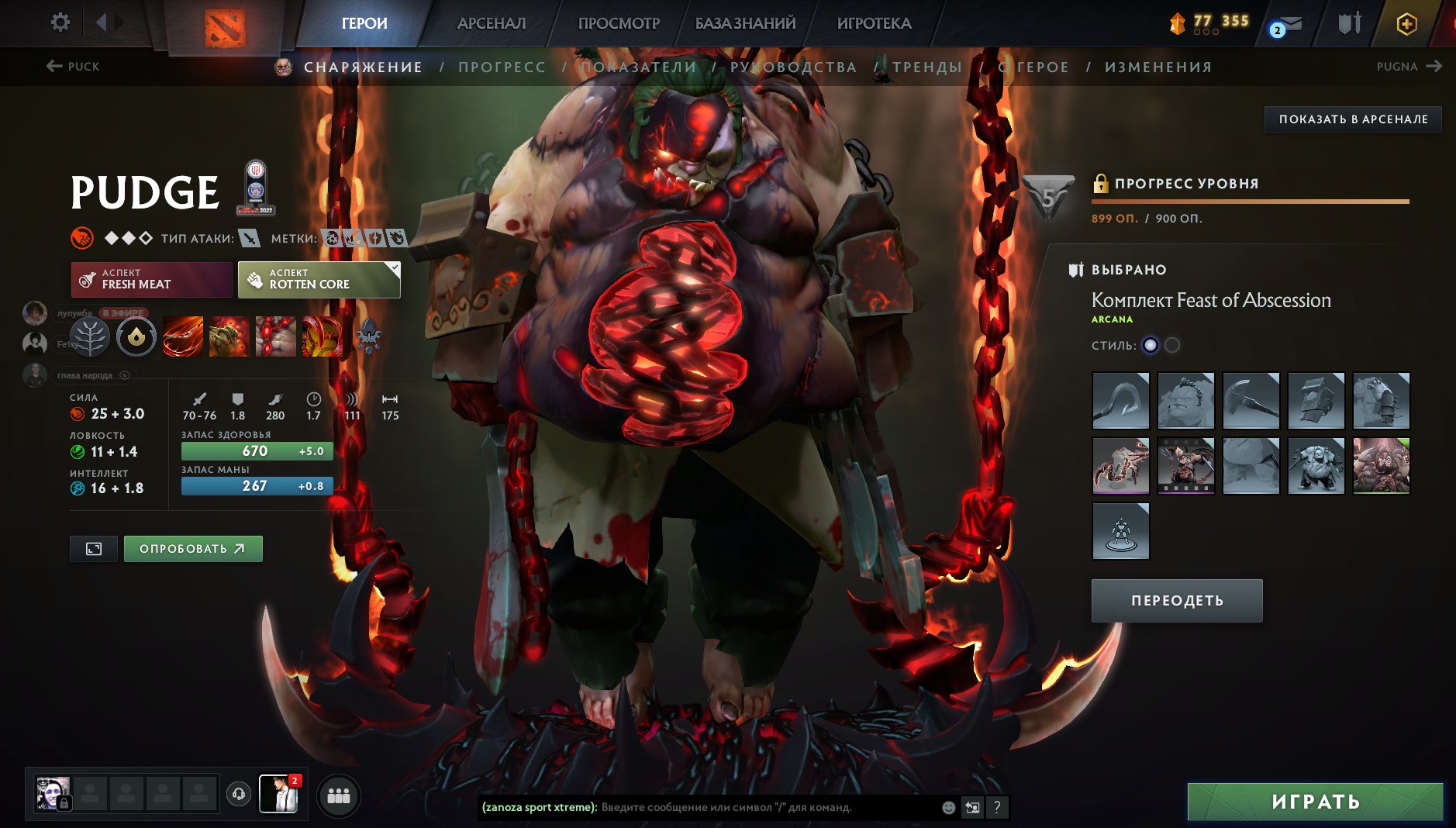Select the Rot ability icon
The image size is (1456, 828).
pyautogui.click(x=228, y=337)
